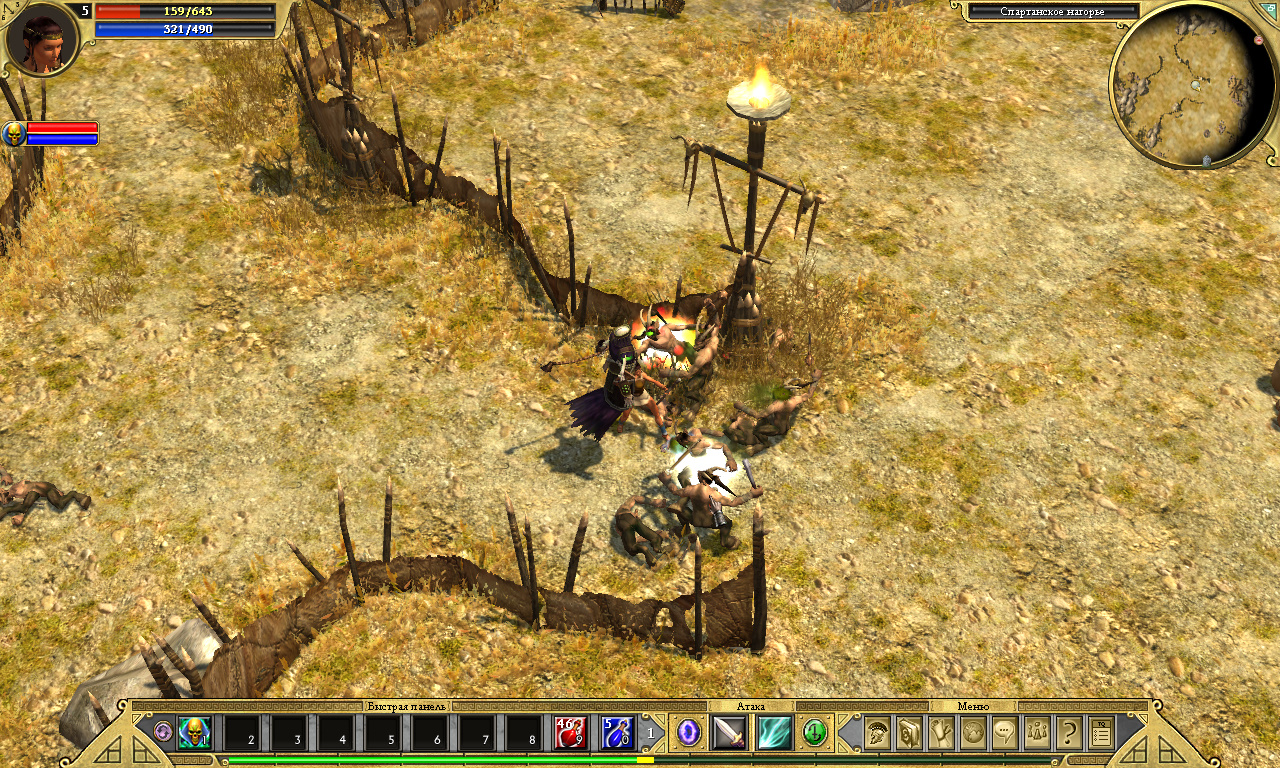Open help with the question mark button
This screenshot has height=768, width=1280.
pos(1069,733)
